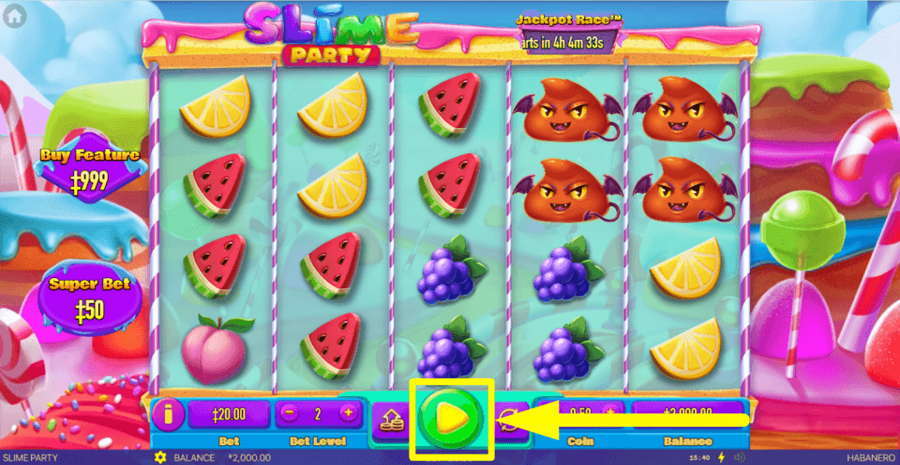This screenshot has width=900, height=465.
Task: Increase the bet level with the plus button
Action: click(x=347, y=412)
